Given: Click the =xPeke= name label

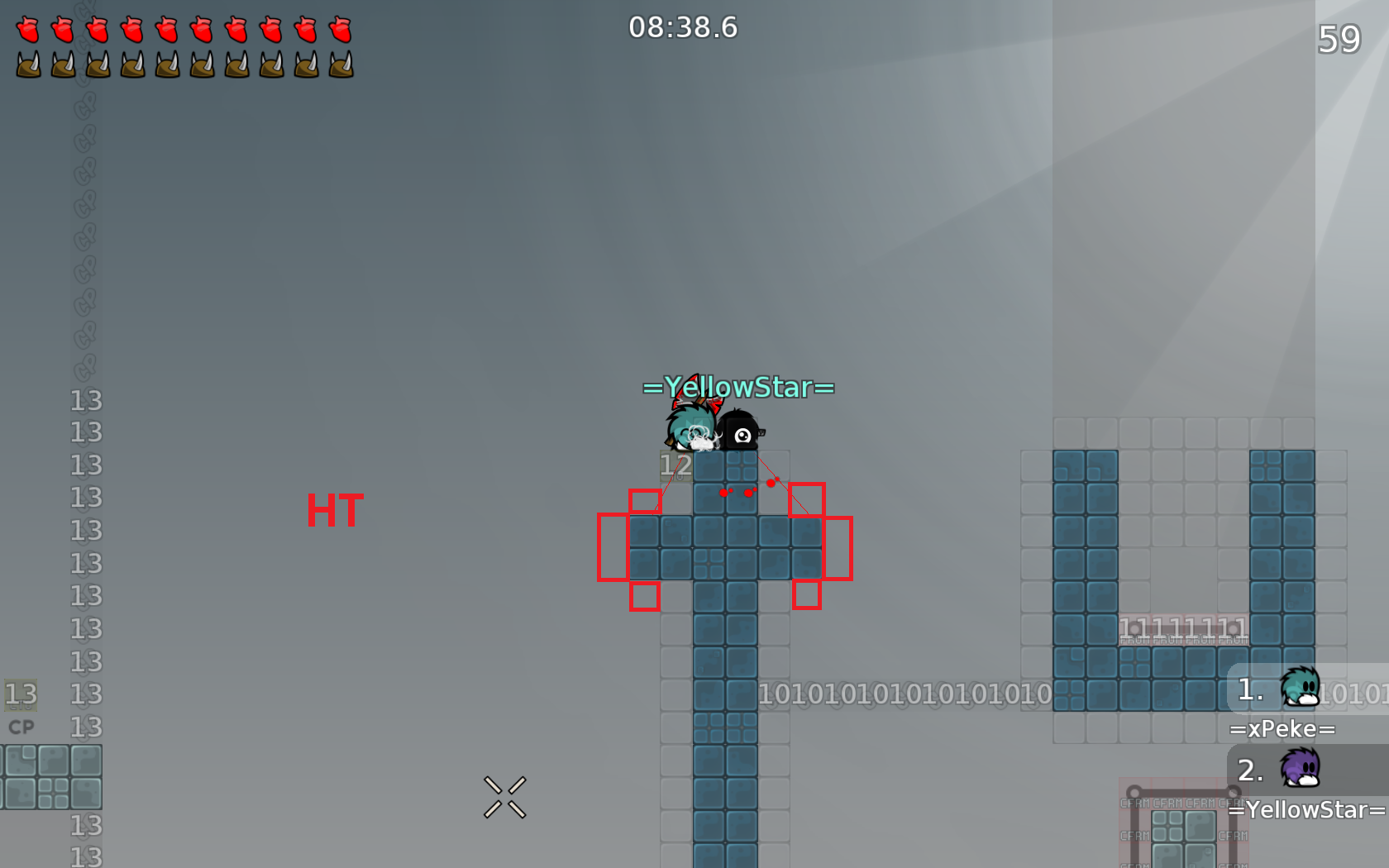Looking at the screenshot, I should tap(1284, 728).
